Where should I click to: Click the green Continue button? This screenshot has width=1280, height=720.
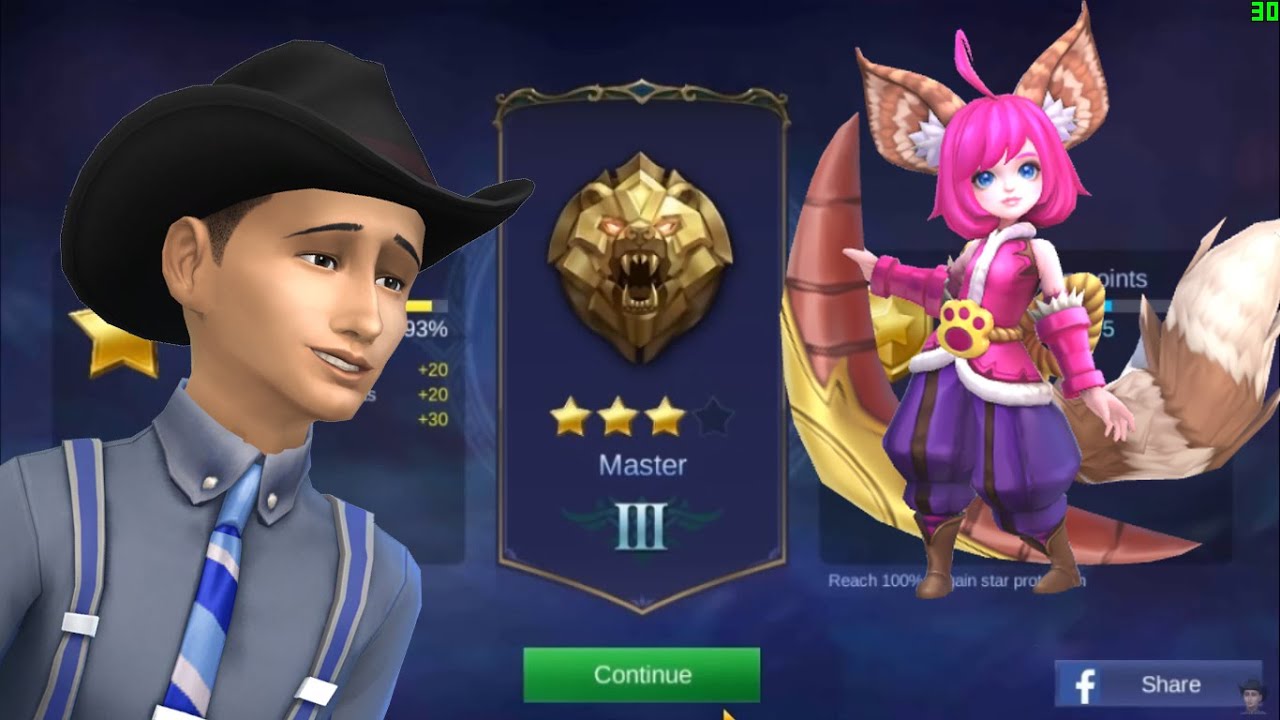(x=641, y=675)
